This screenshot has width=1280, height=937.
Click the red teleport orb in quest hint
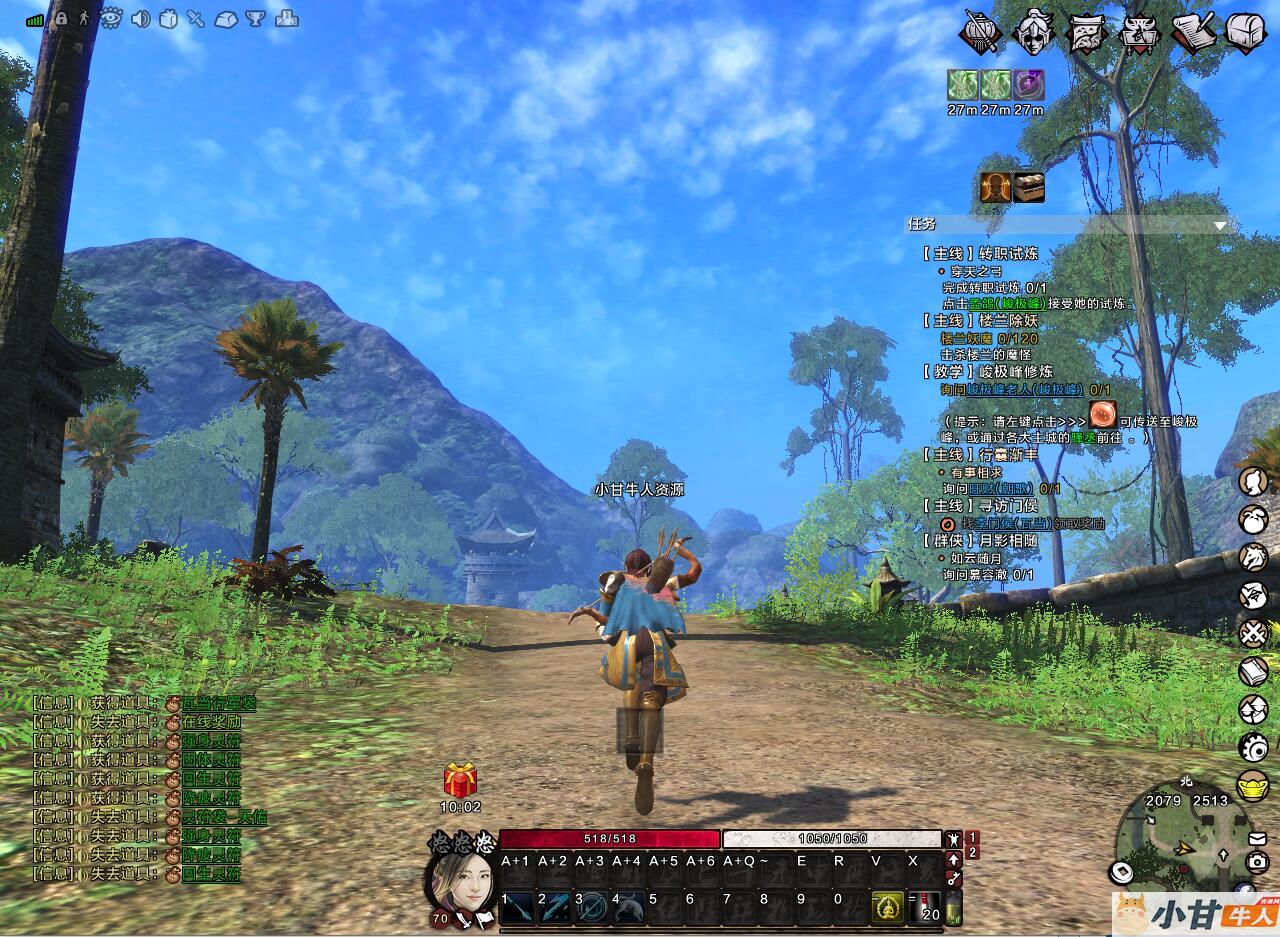point(1103,413)
